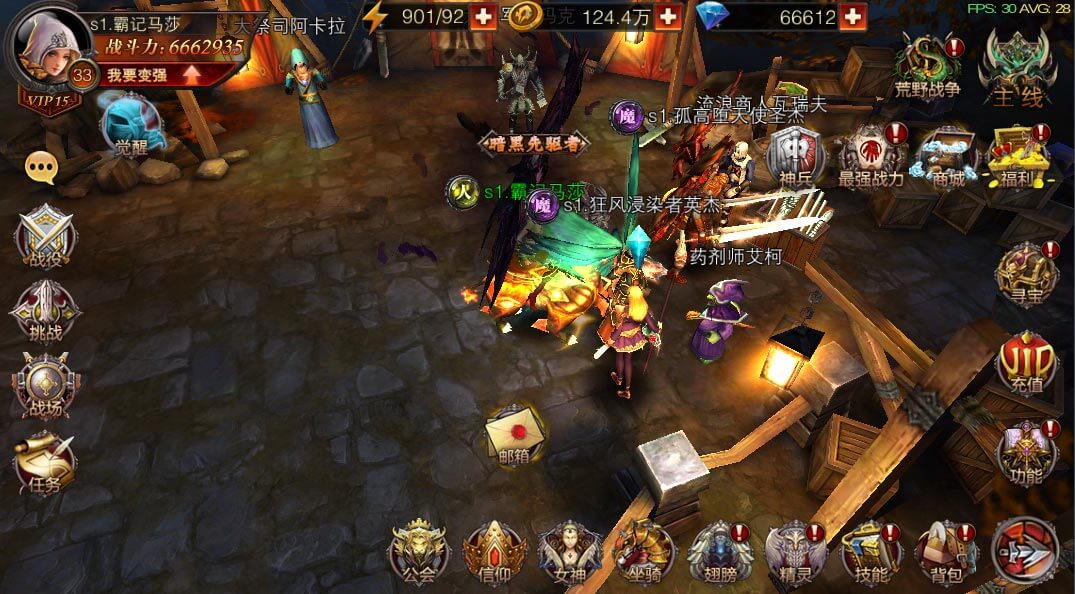The image size is (1075, 594).
Task: Open the 挑战 challenge menu
Action: tap(44, 312)
